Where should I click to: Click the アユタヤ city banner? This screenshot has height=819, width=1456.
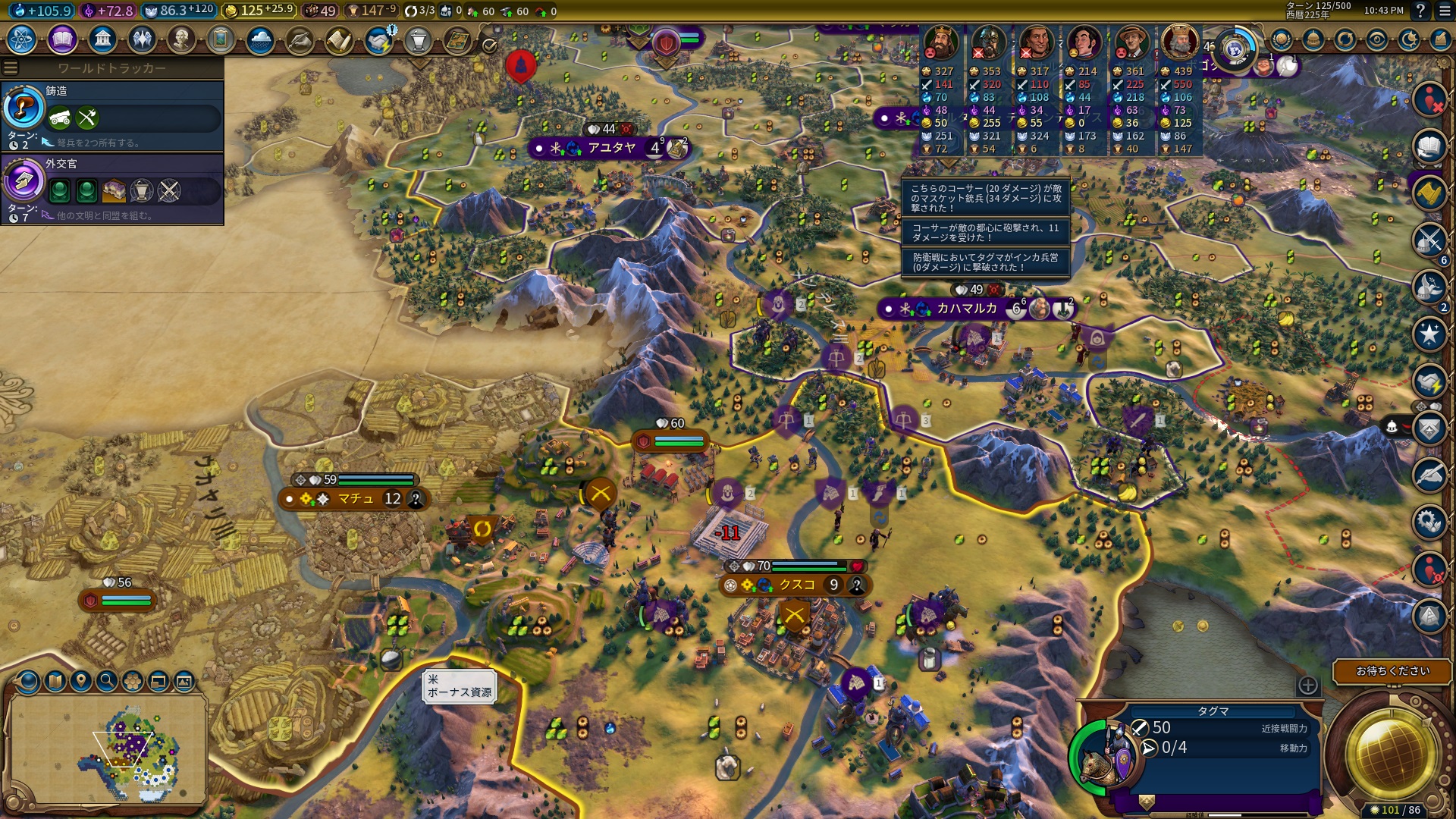tap(611, 148)
